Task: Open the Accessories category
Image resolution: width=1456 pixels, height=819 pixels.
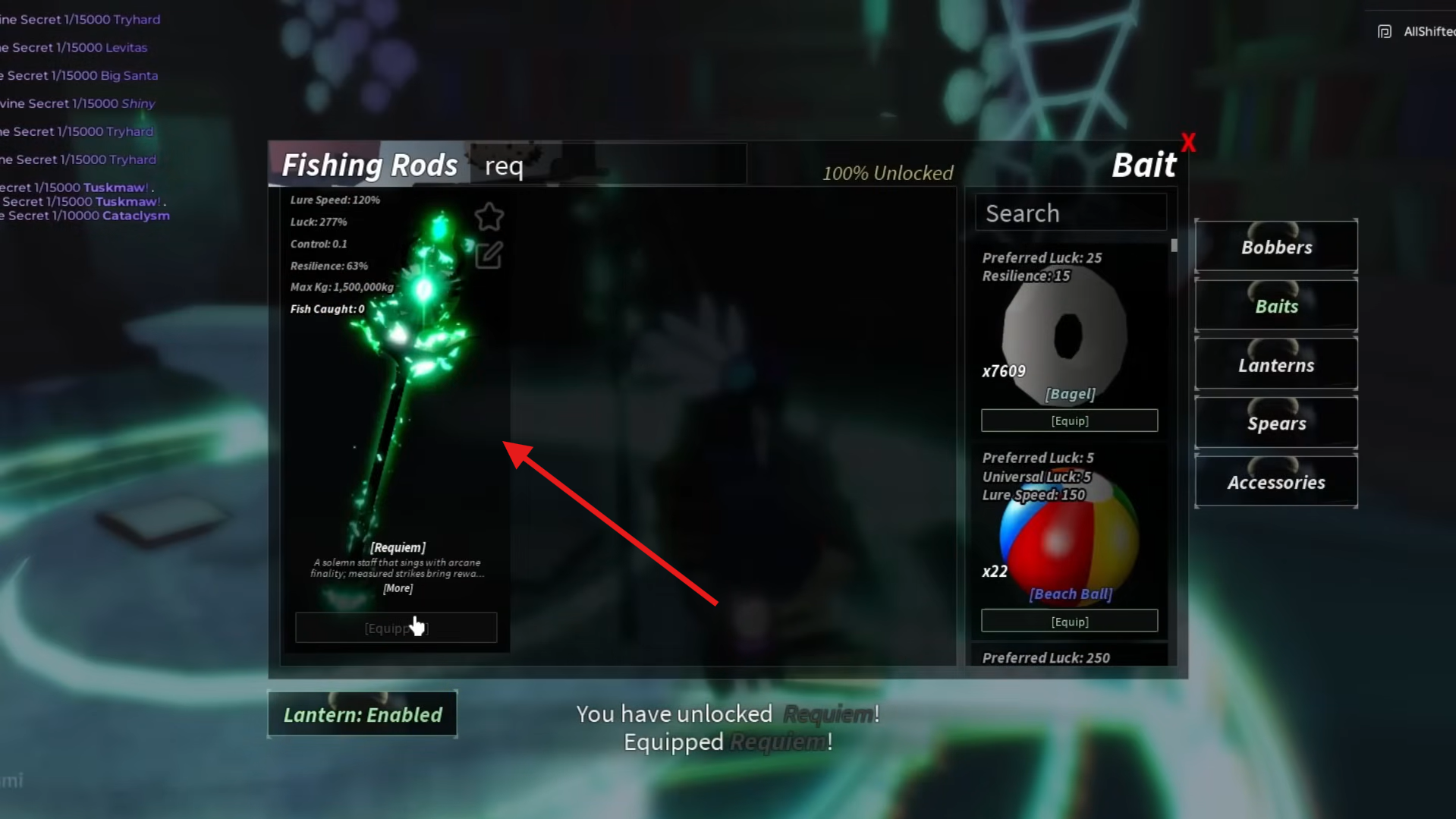Action: [x=1276, y=481]
